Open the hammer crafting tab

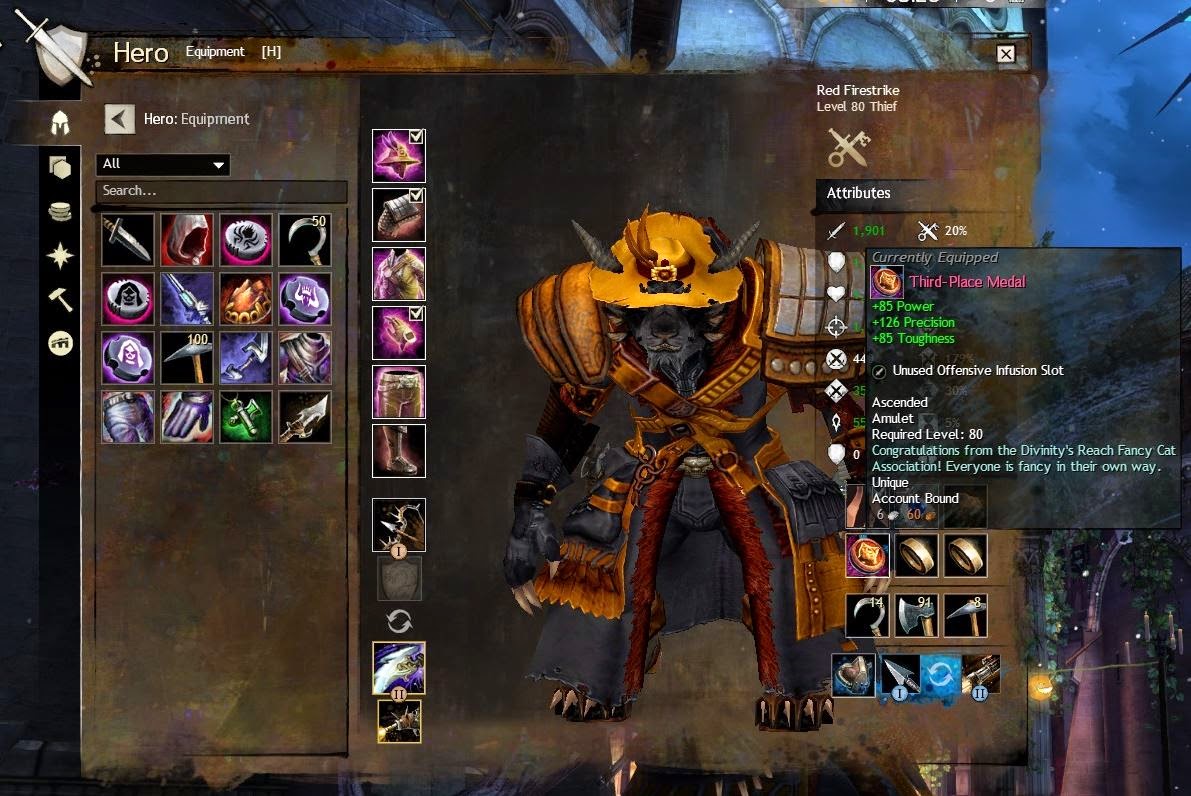(x=61, y=298)
